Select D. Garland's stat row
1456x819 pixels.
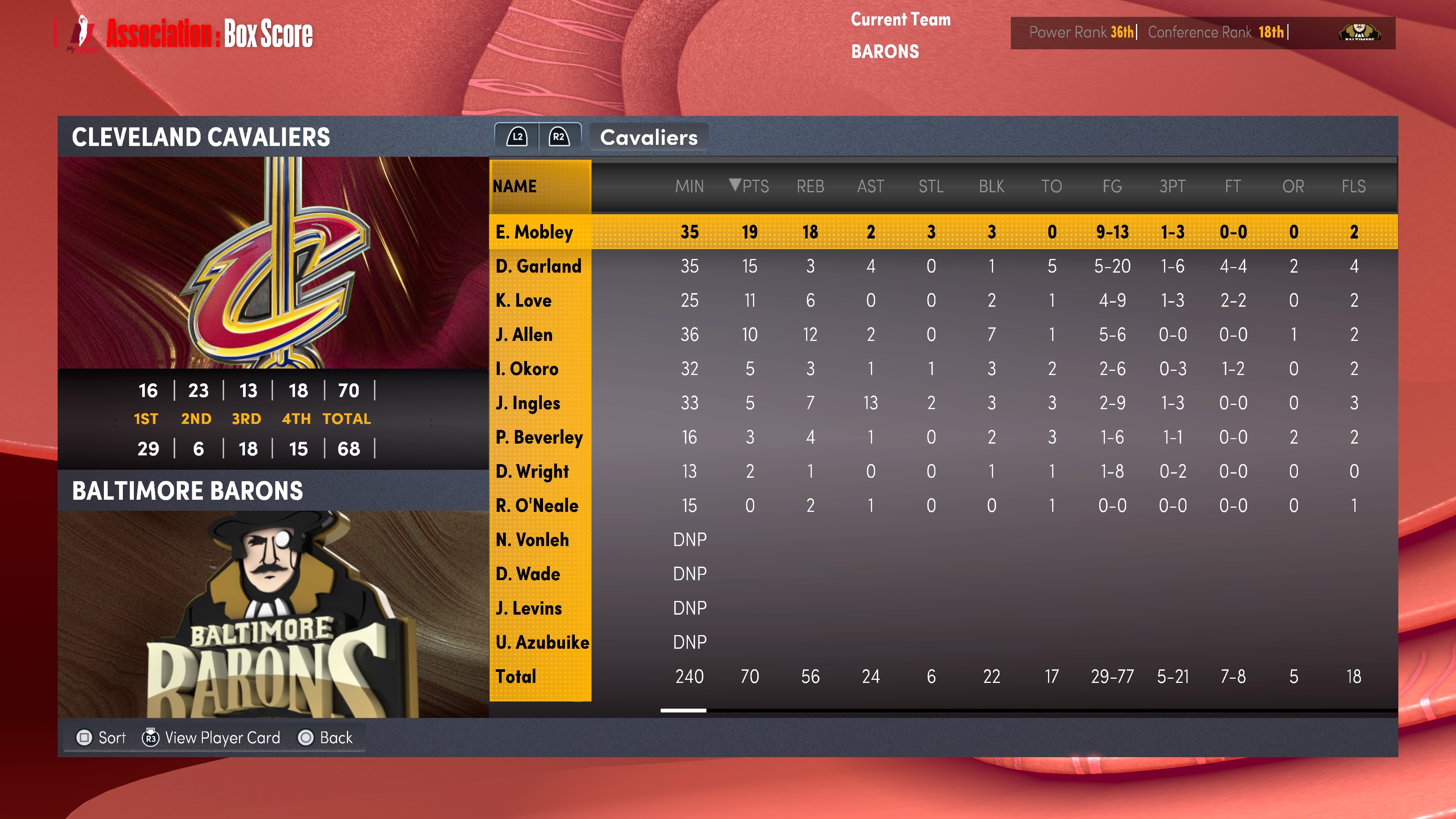538,266
